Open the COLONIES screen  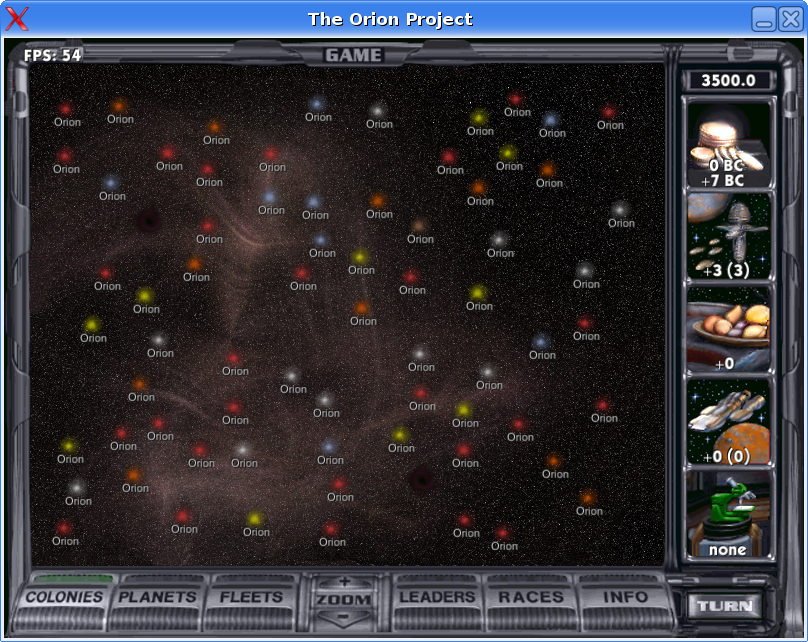(x=65, y=597)
